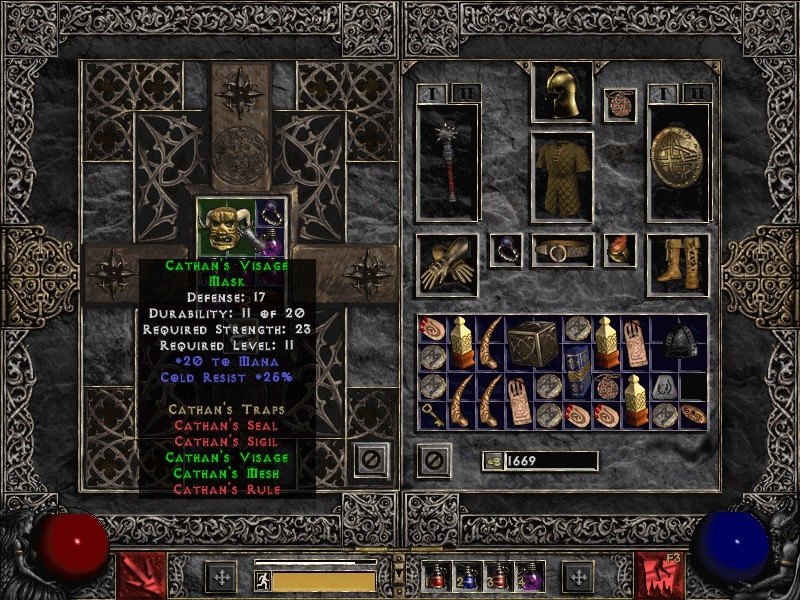
Task: Select the equipped belt
Action: [x=562, y=251]
